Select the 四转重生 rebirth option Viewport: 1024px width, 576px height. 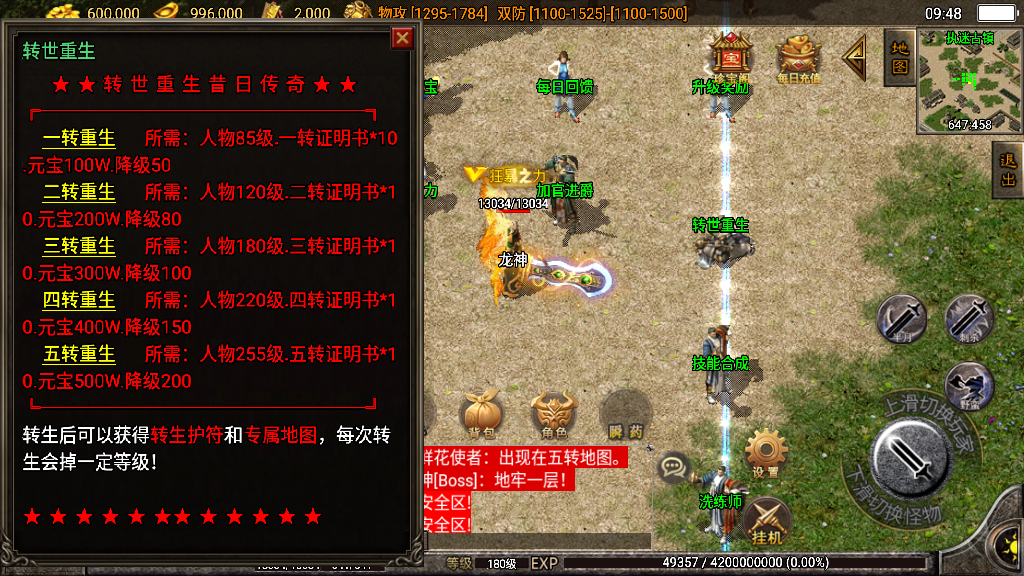coord(79,300)
